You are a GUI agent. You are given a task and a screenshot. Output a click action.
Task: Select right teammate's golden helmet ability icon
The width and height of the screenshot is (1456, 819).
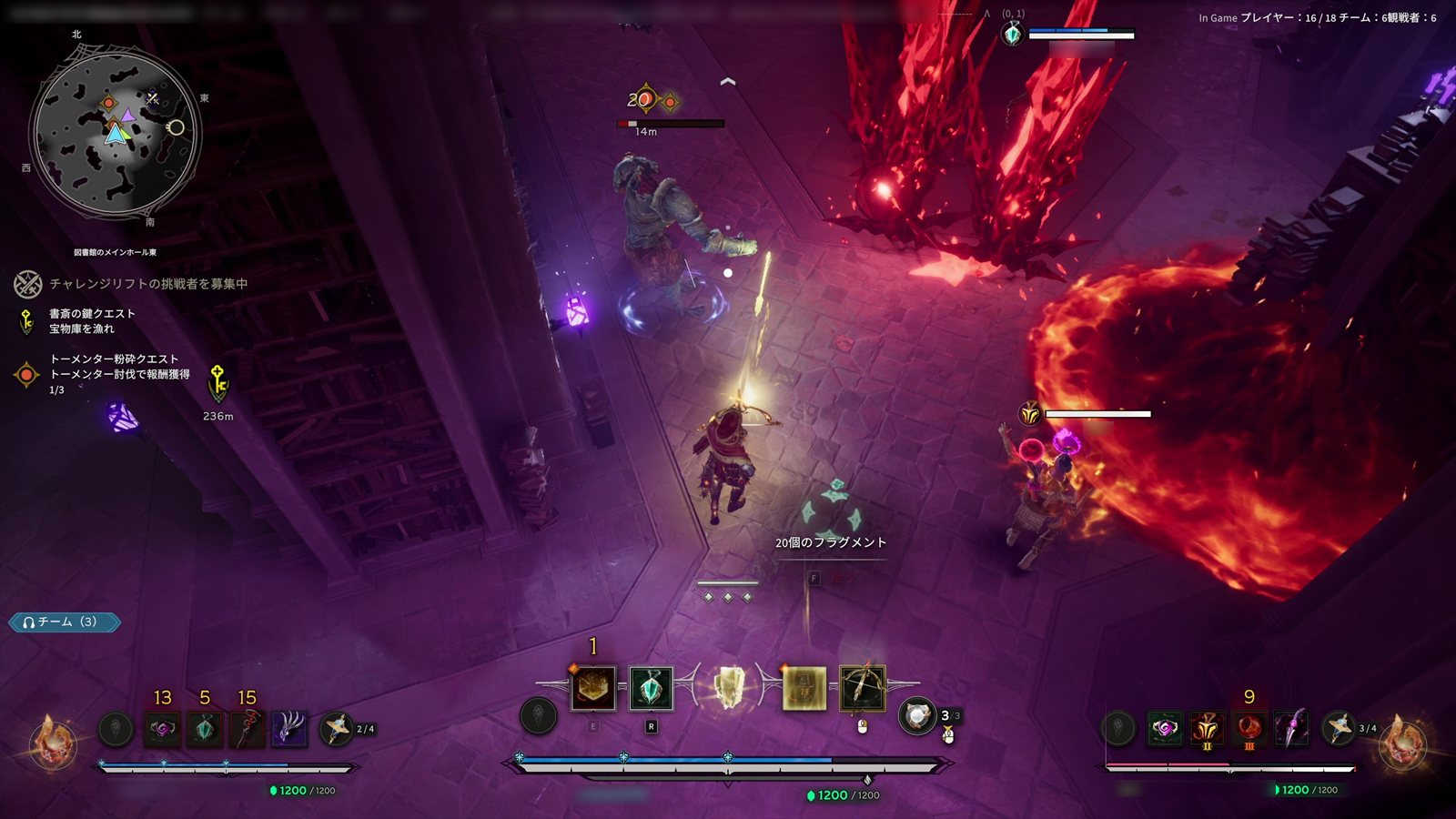(1207, 729)
